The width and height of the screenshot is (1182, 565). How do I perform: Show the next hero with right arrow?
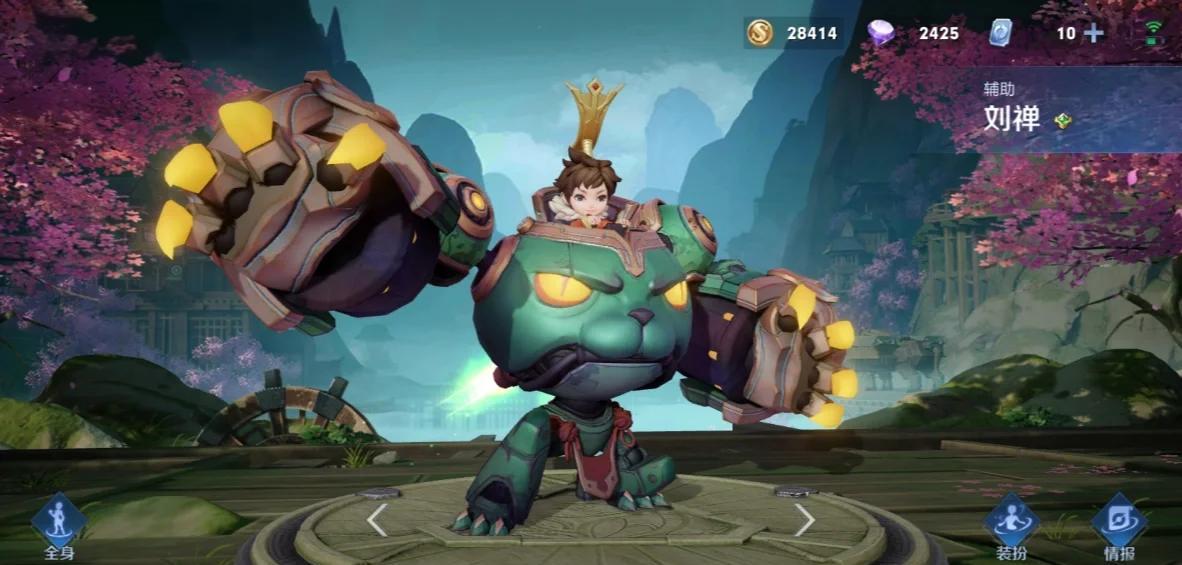point(804,519)
